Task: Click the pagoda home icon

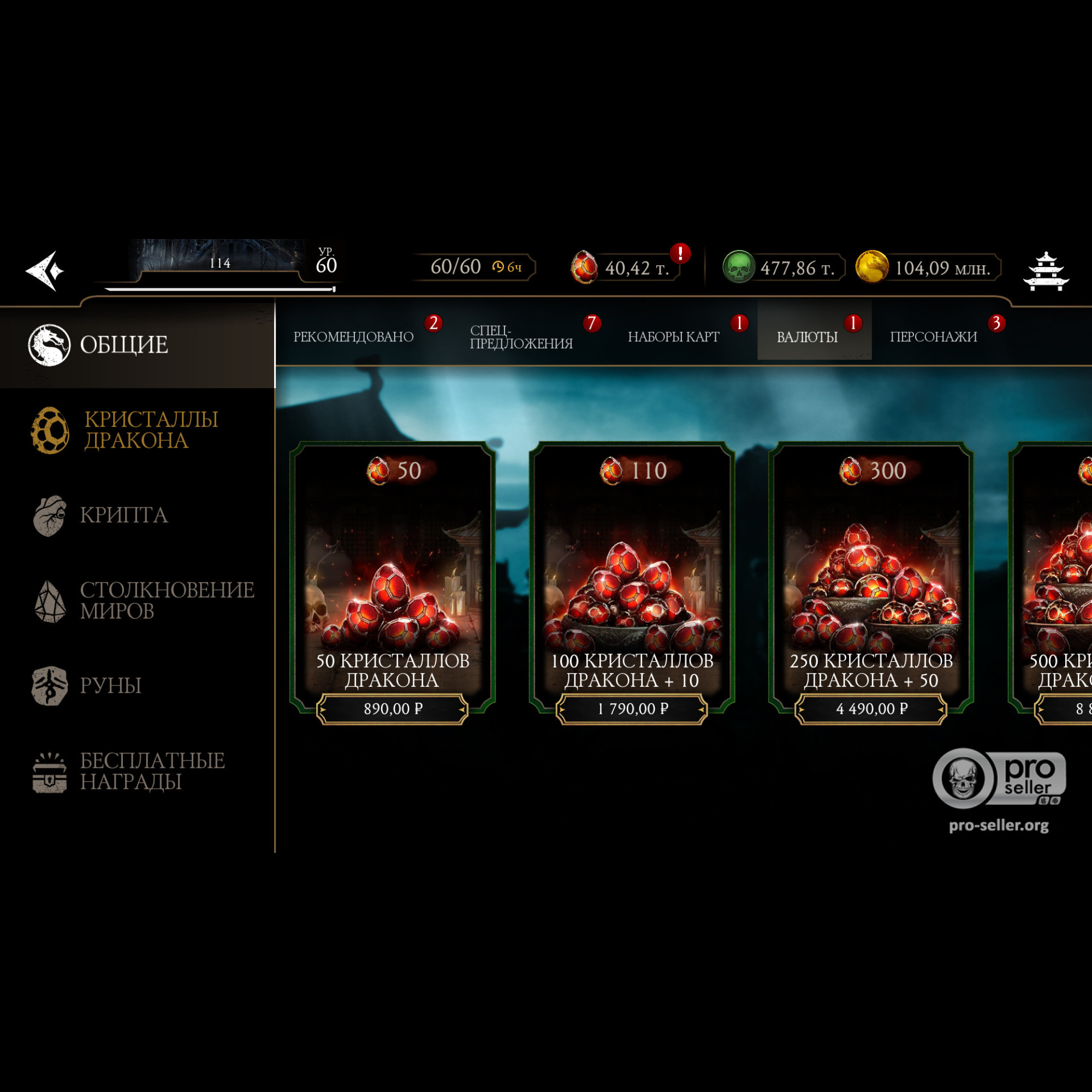Action: click(x=1046, y=271)
